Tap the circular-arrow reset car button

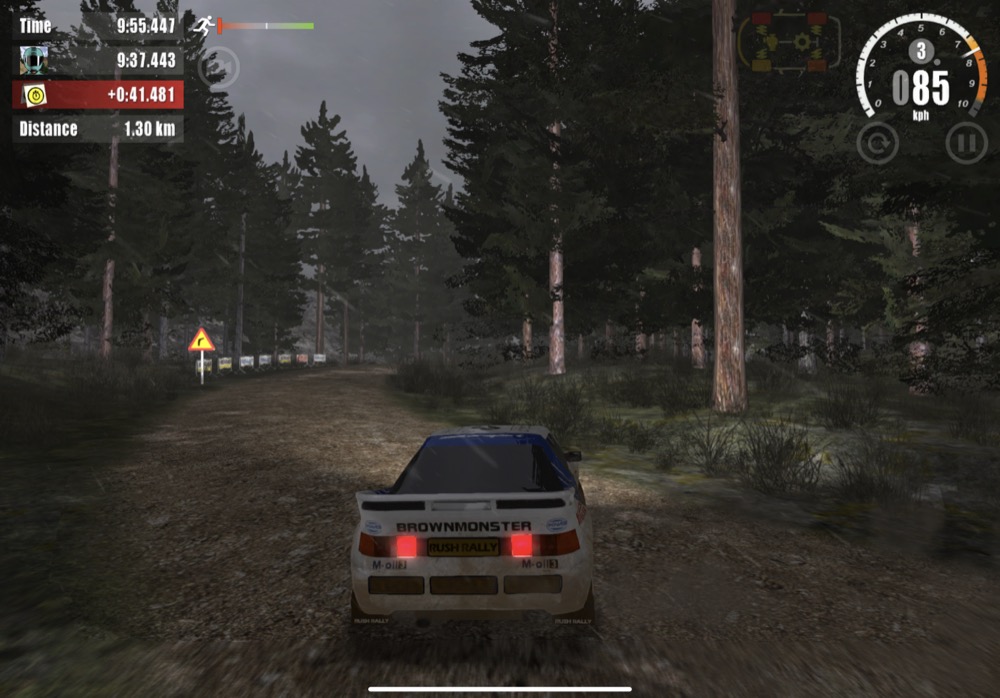[x=877, y=143]
